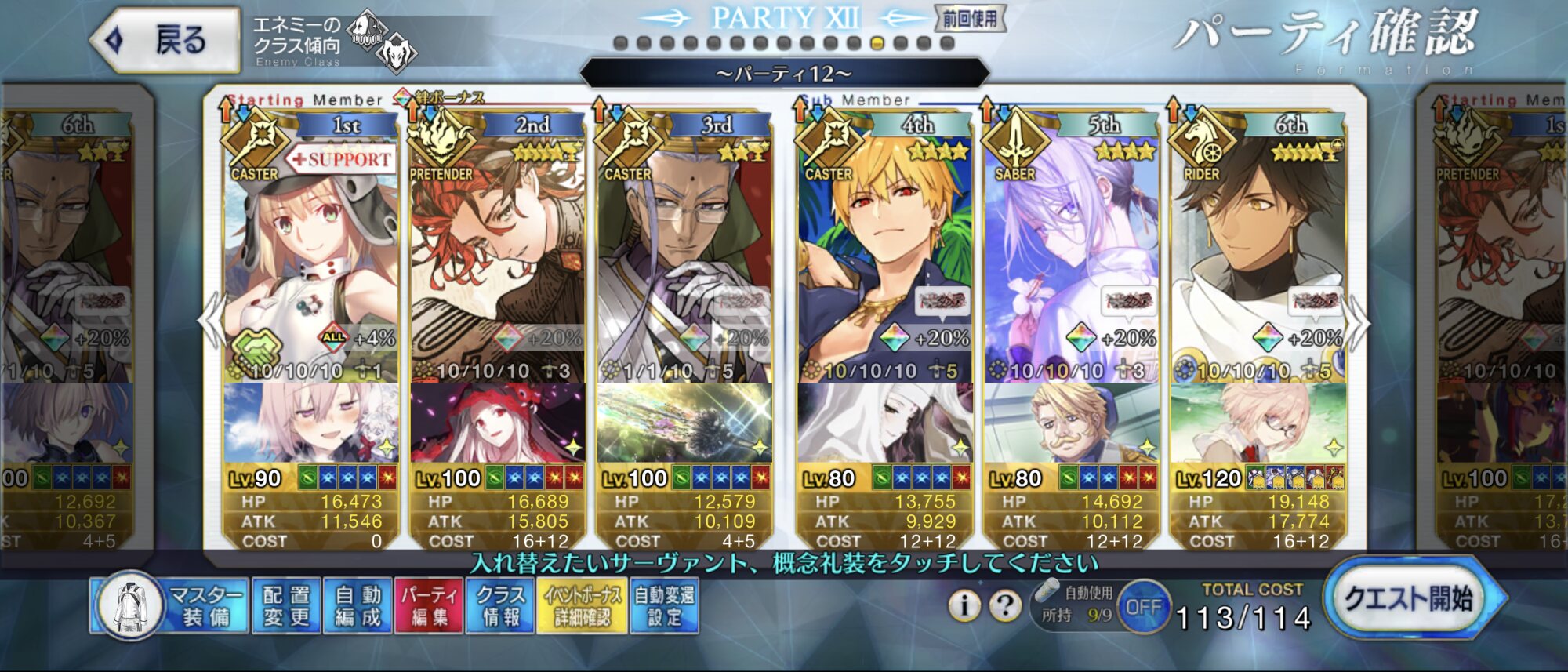This screenshot has height=672, width=1568.
Task: Click the 前回使用 last-used button
Action: [x=970, y=19]
